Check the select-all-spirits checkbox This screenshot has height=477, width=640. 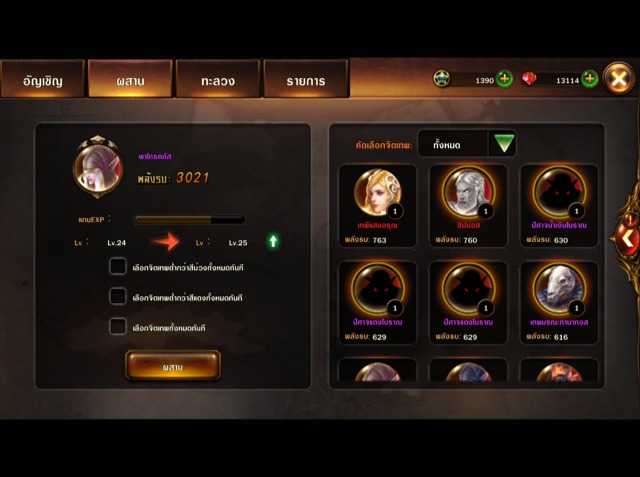click(118, 327)
